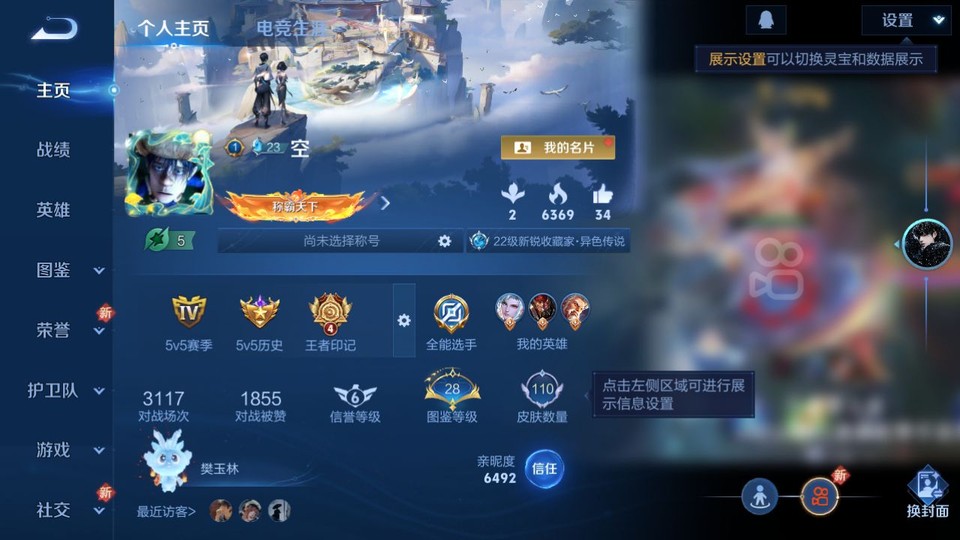The width and height of the screenshot is (960, 540).
Task: Expand the 图鉴 sidebar section
Action: click(67, 270)
